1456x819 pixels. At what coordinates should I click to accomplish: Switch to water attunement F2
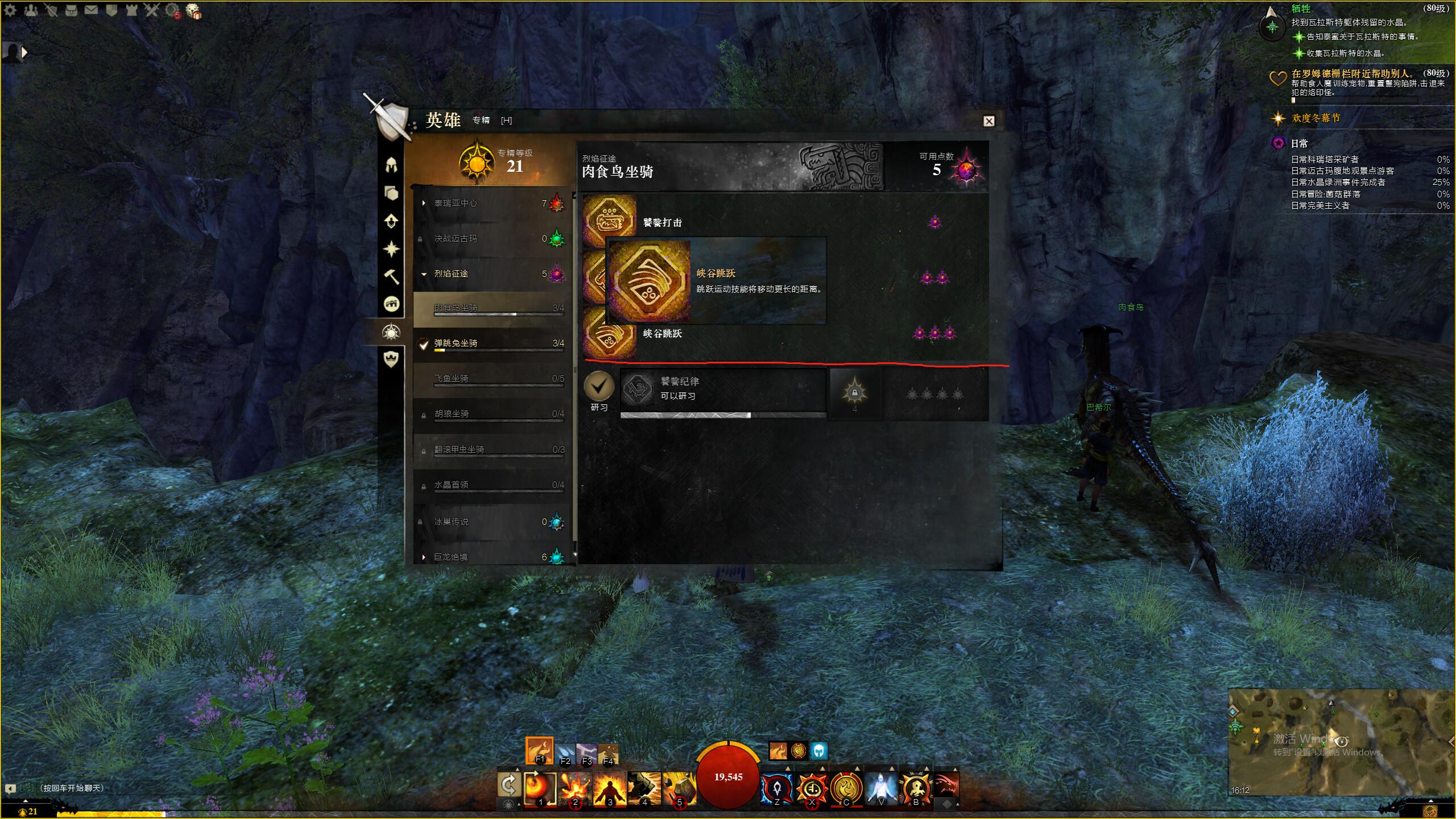(x=564, y=755)
